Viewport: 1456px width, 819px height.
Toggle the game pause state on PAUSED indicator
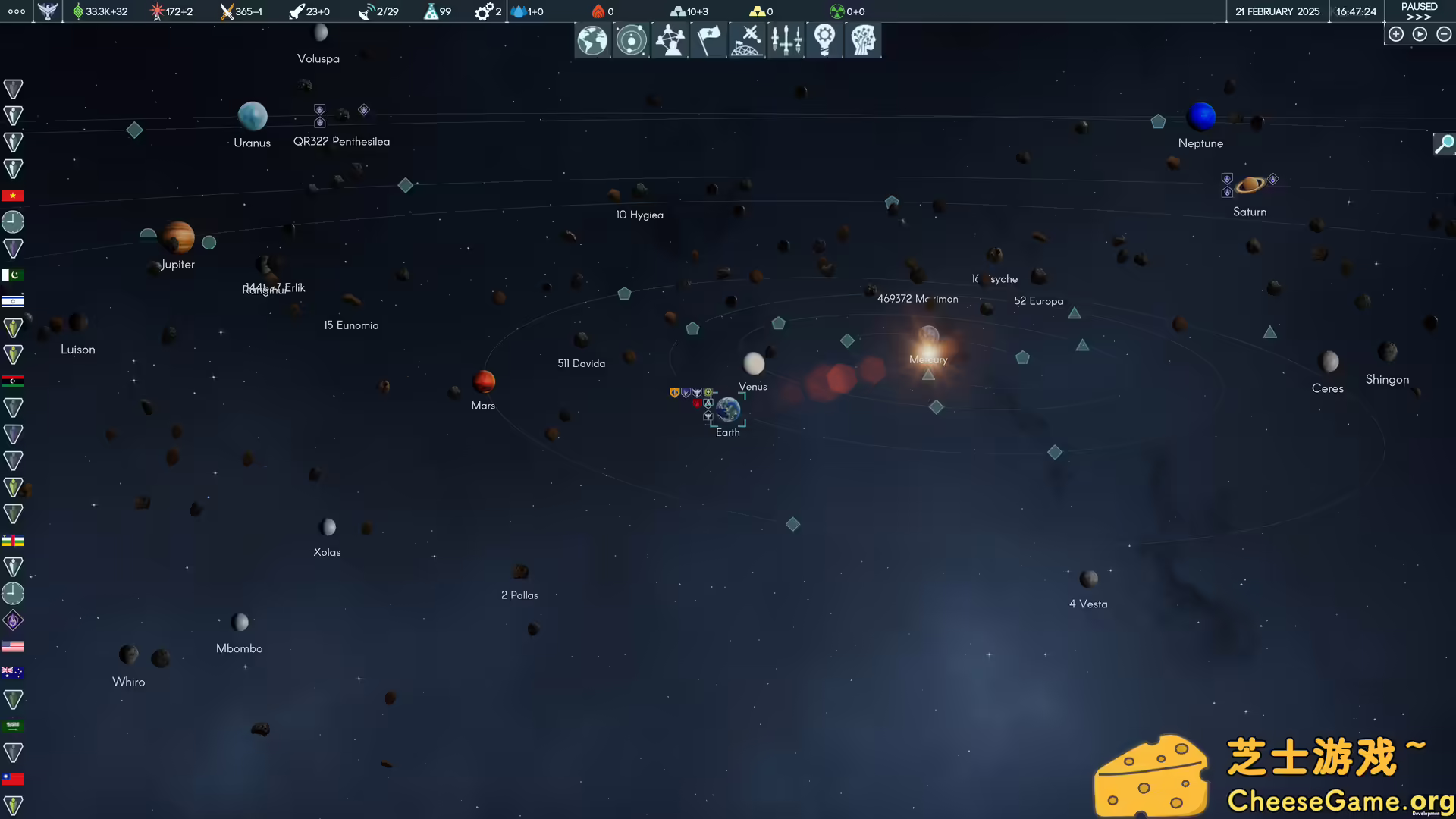click(x=1418, y=6)
